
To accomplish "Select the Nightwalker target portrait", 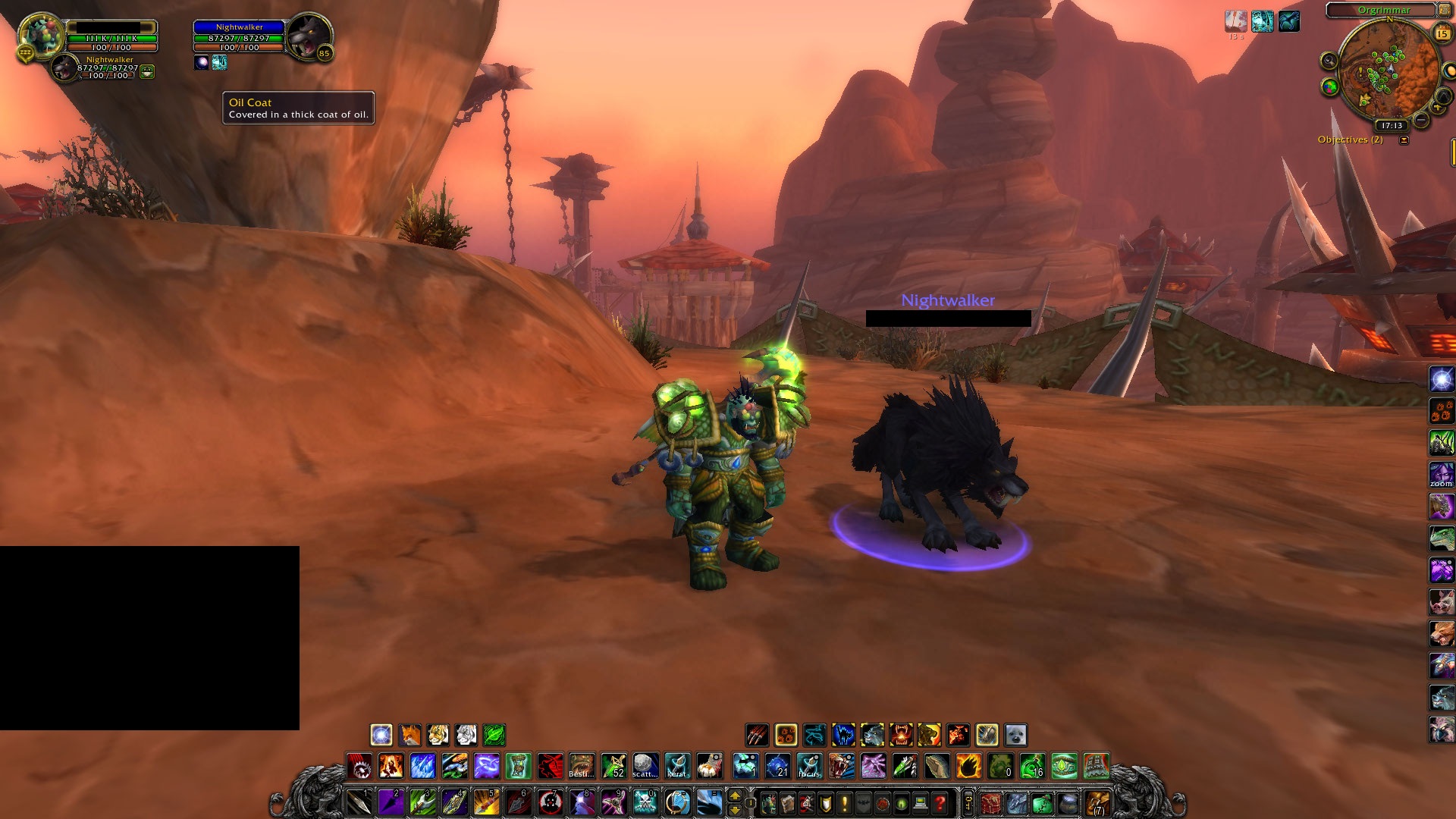I will click(308, 36).
